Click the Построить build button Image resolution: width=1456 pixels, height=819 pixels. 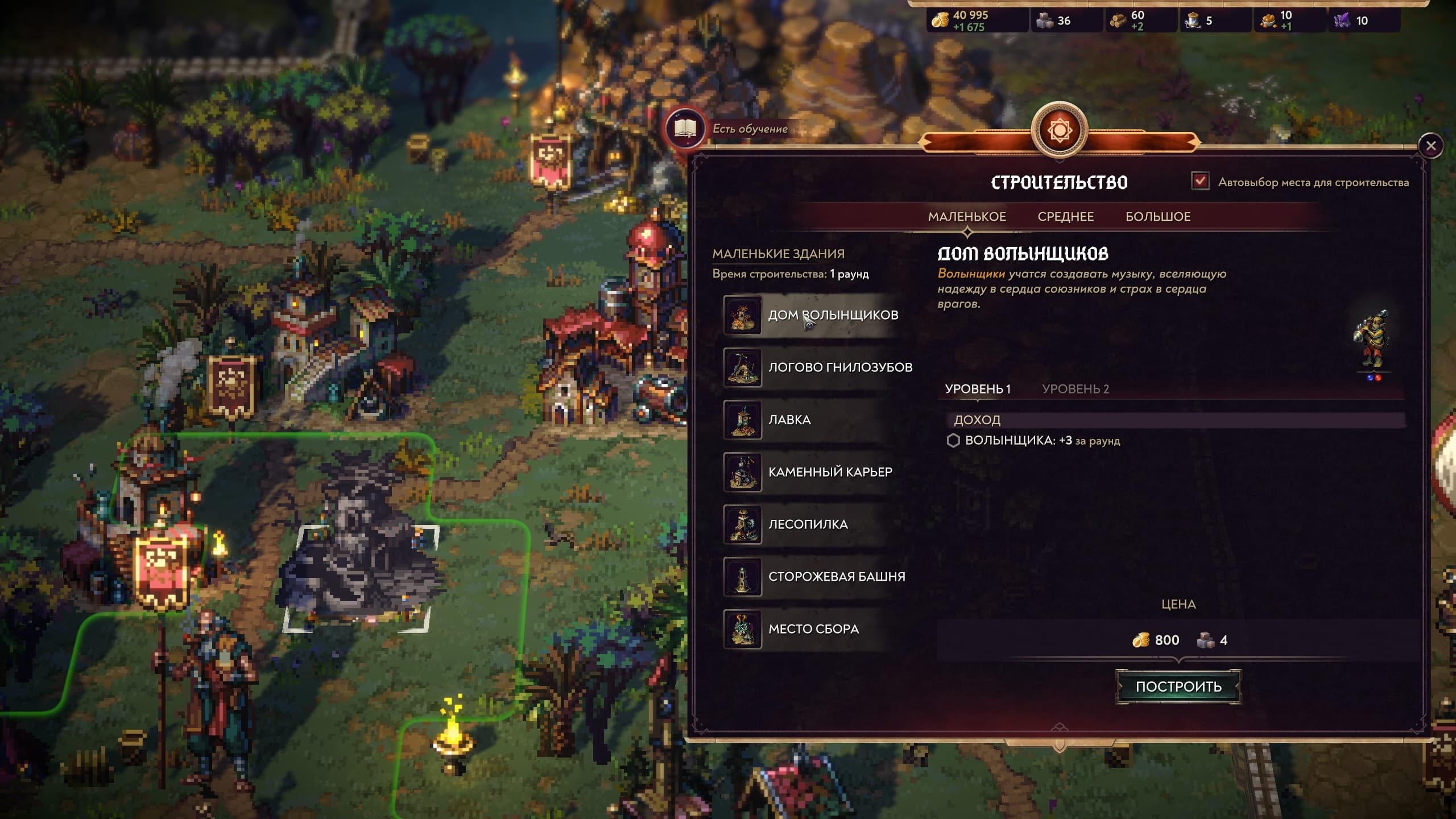coord(1178,686)
